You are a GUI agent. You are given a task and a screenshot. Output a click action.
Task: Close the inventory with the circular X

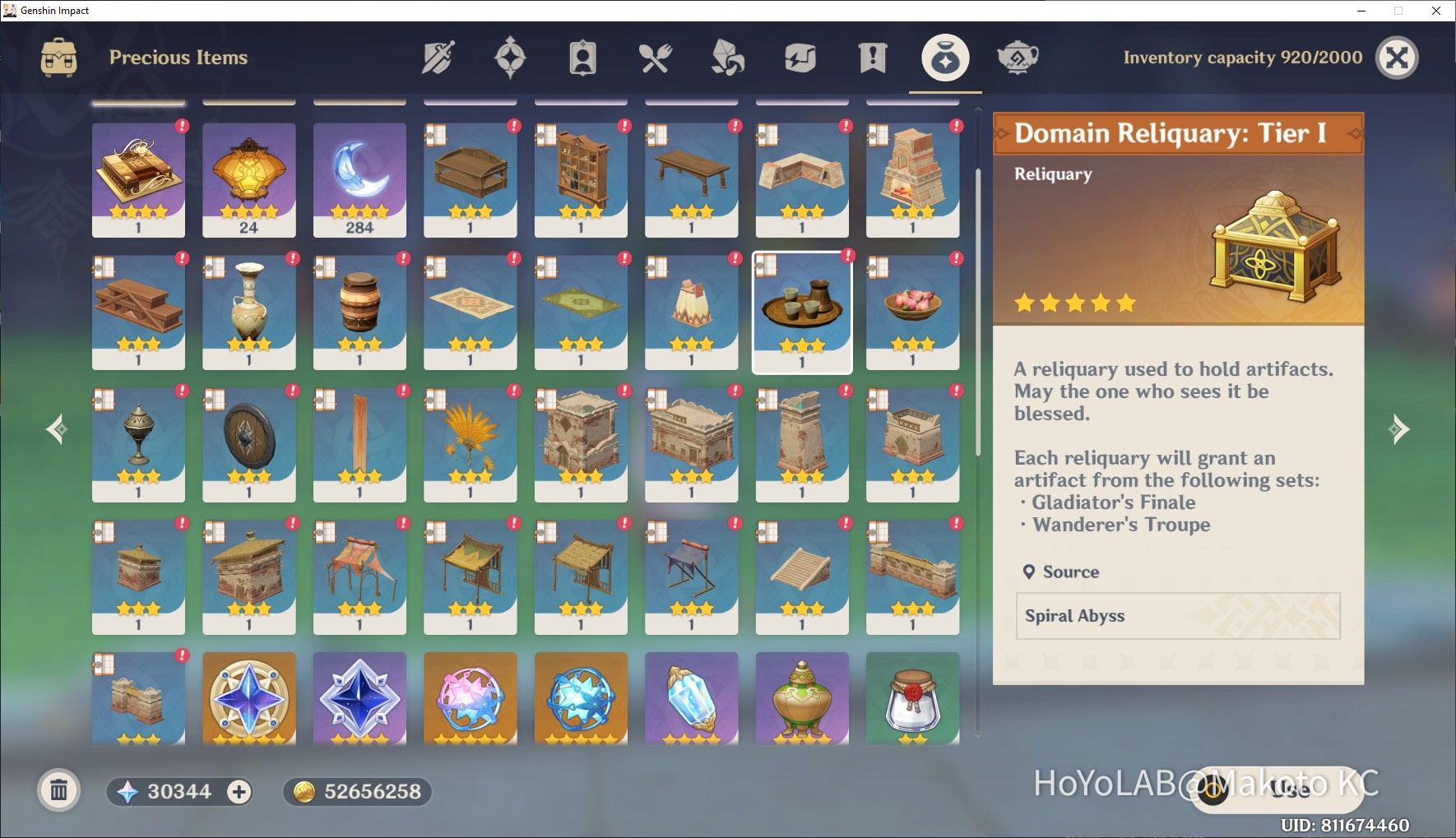click(1396, 57)
